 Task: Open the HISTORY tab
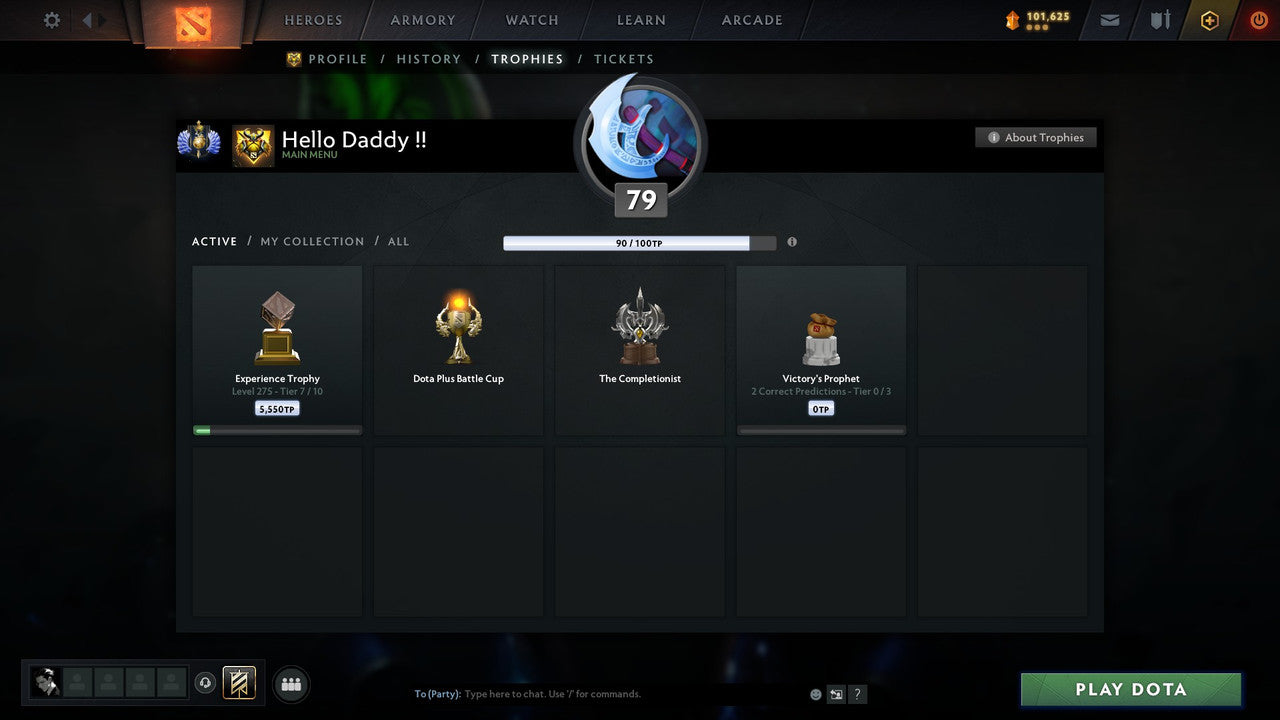point(428,58)
